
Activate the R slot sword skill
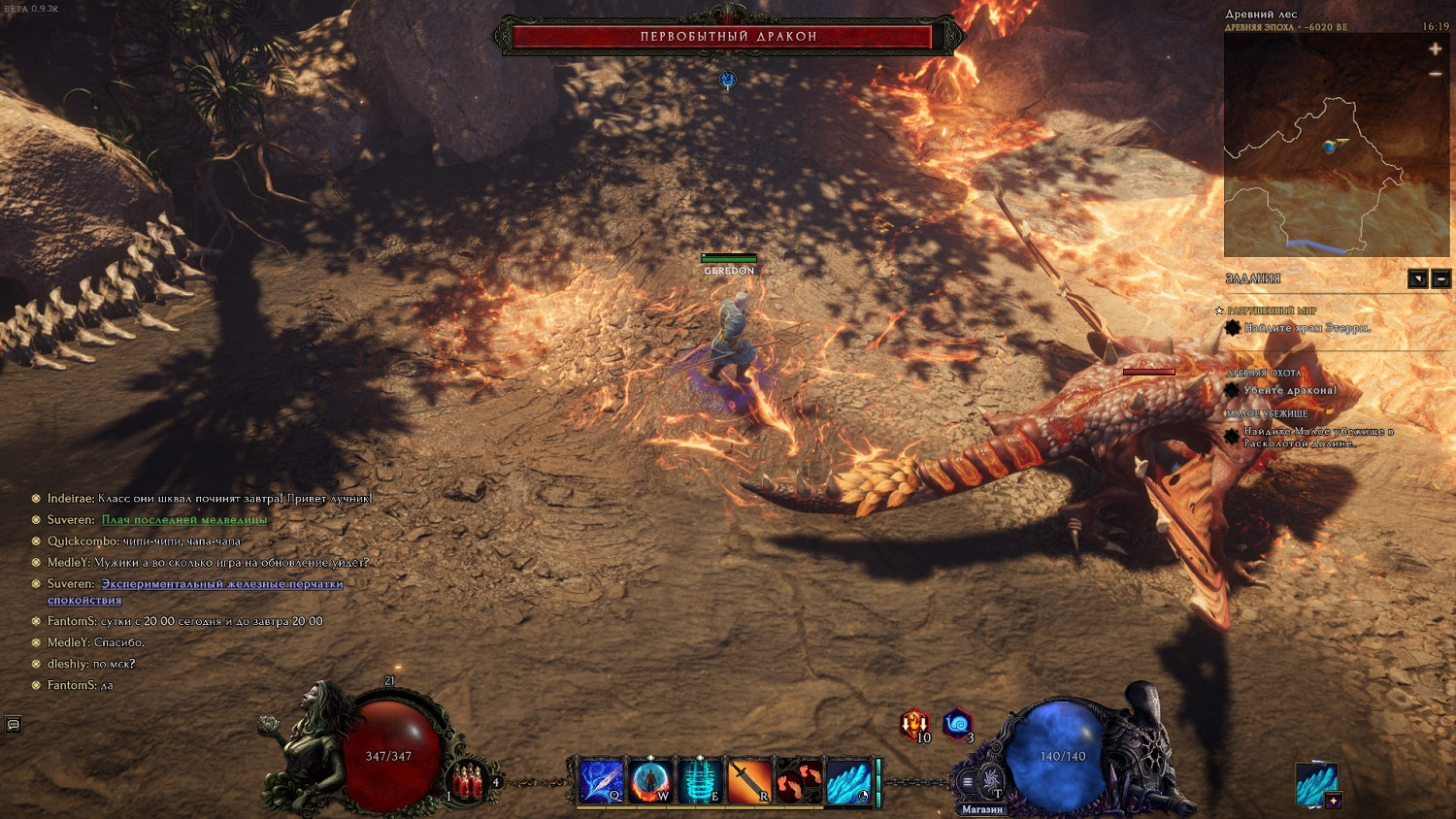coord(748,781)
